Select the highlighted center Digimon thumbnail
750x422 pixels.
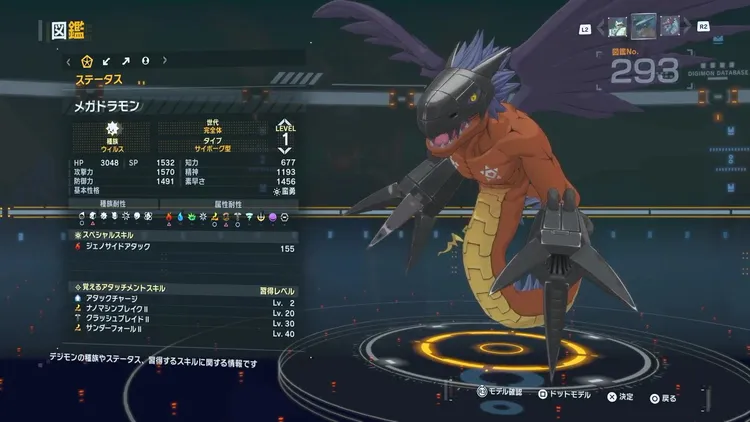tap(644, 25)
